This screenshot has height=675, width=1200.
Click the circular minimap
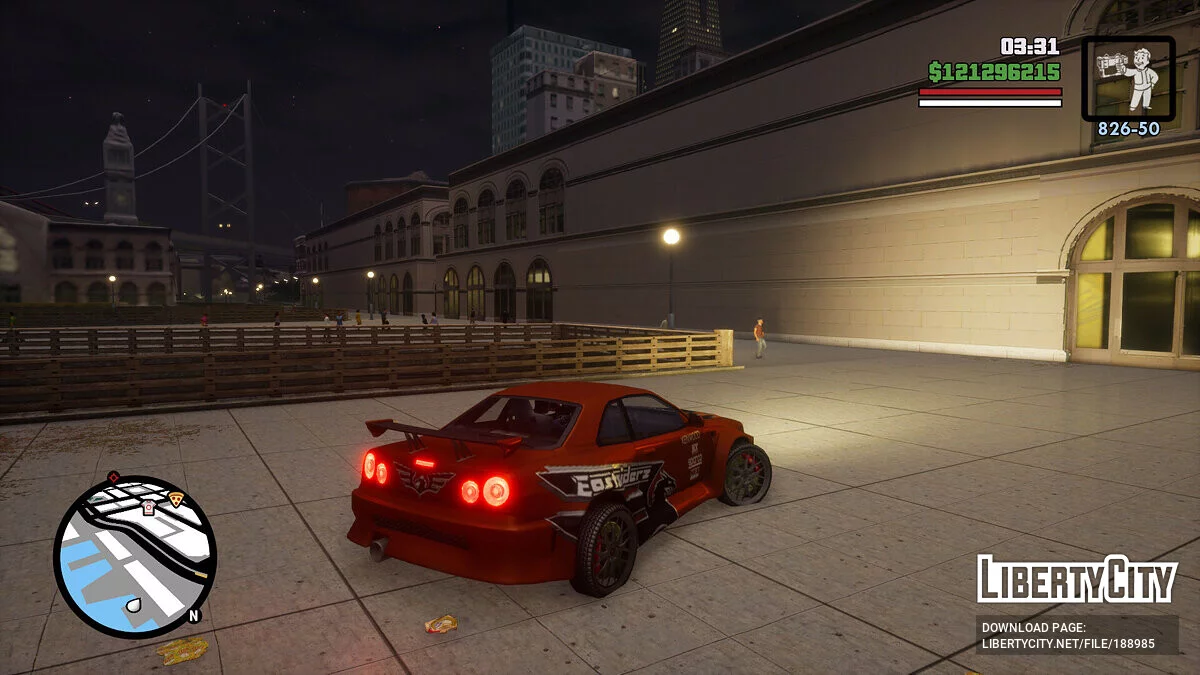134,556
